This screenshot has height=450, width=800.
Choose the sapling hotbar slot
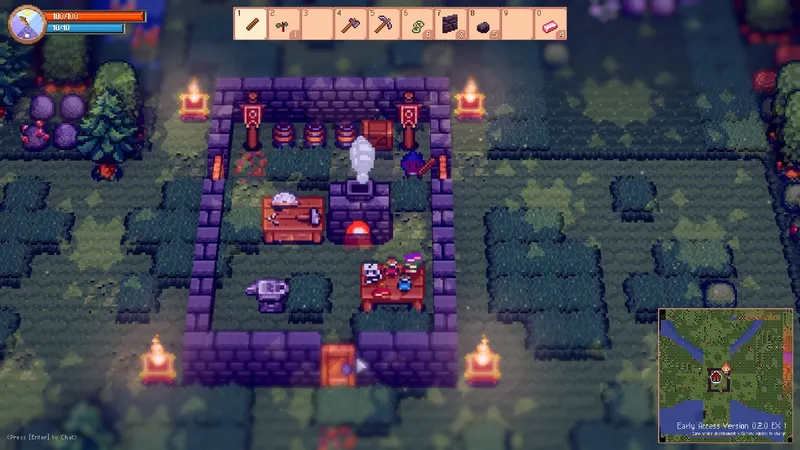coord(284,24)
